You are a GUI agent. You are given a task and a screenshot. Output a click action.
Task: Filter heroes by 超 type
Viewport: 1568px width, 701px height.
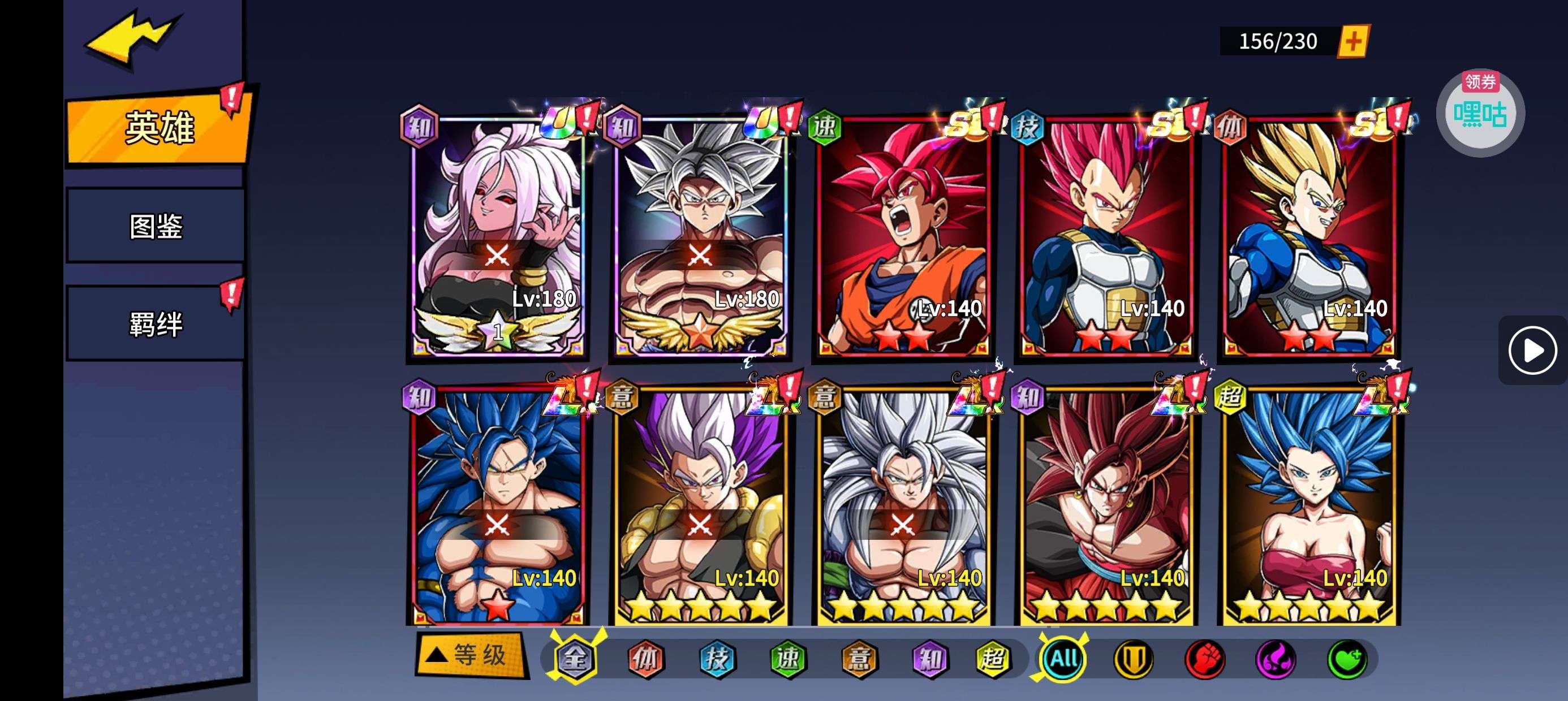coord(992,659)
